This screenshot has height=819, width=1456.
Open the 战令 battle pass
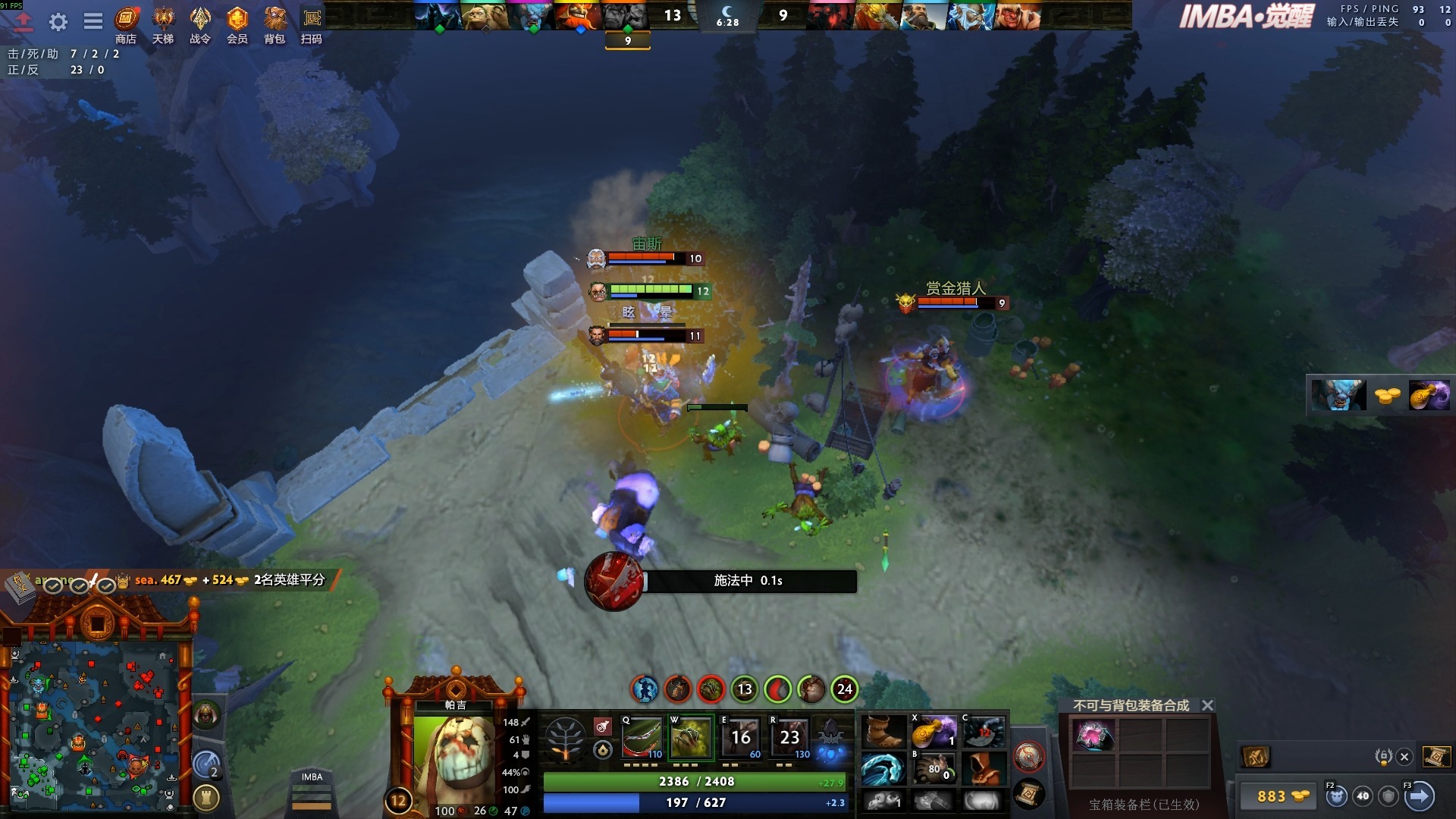(x=200, y=25)
